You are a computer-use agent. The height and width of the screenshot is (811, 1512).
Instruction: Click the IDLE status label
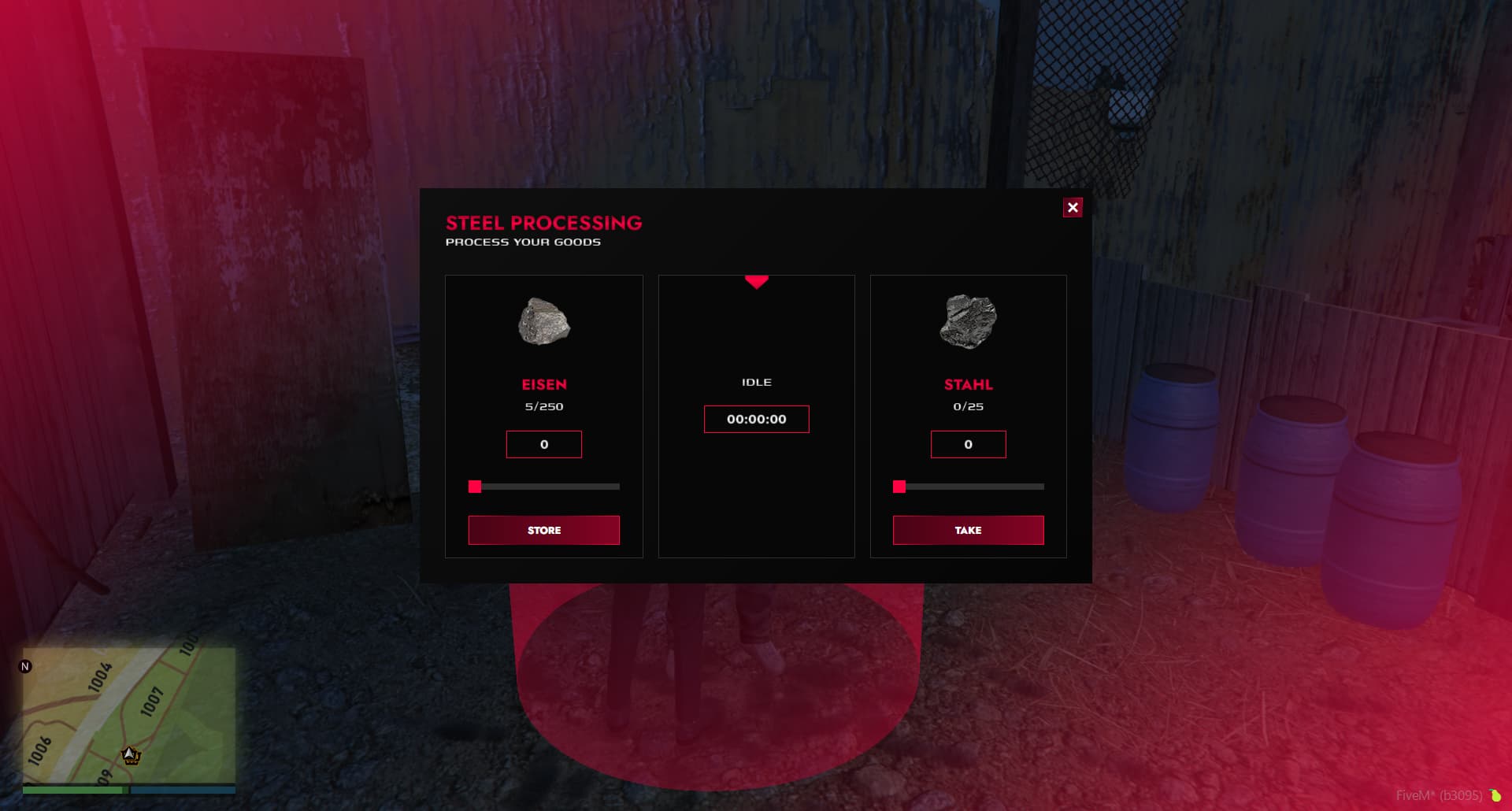point(756,382)
